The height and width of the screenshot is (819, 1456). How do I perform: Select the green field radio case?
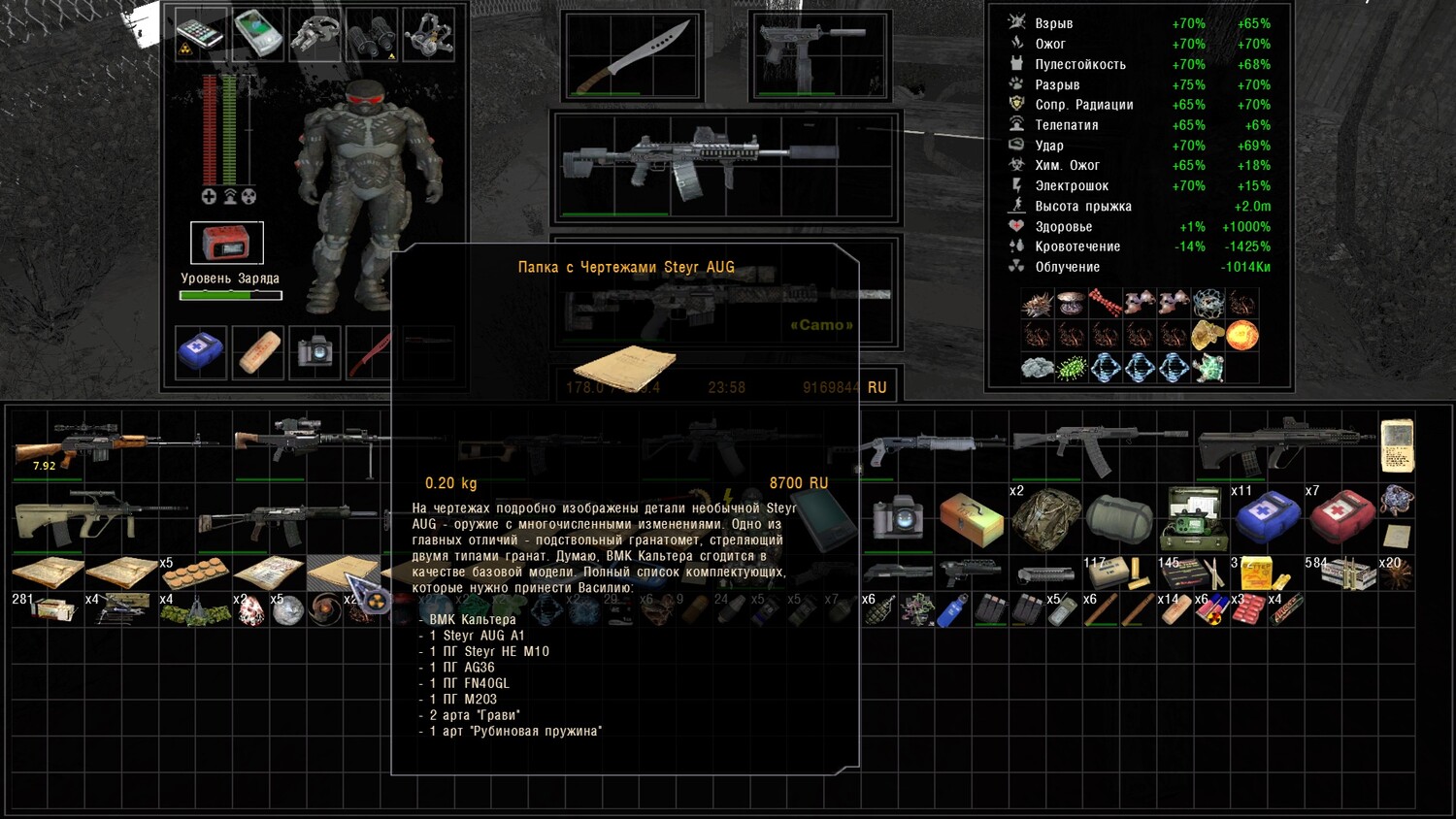pyautogui.click(x=1194, y=518)
